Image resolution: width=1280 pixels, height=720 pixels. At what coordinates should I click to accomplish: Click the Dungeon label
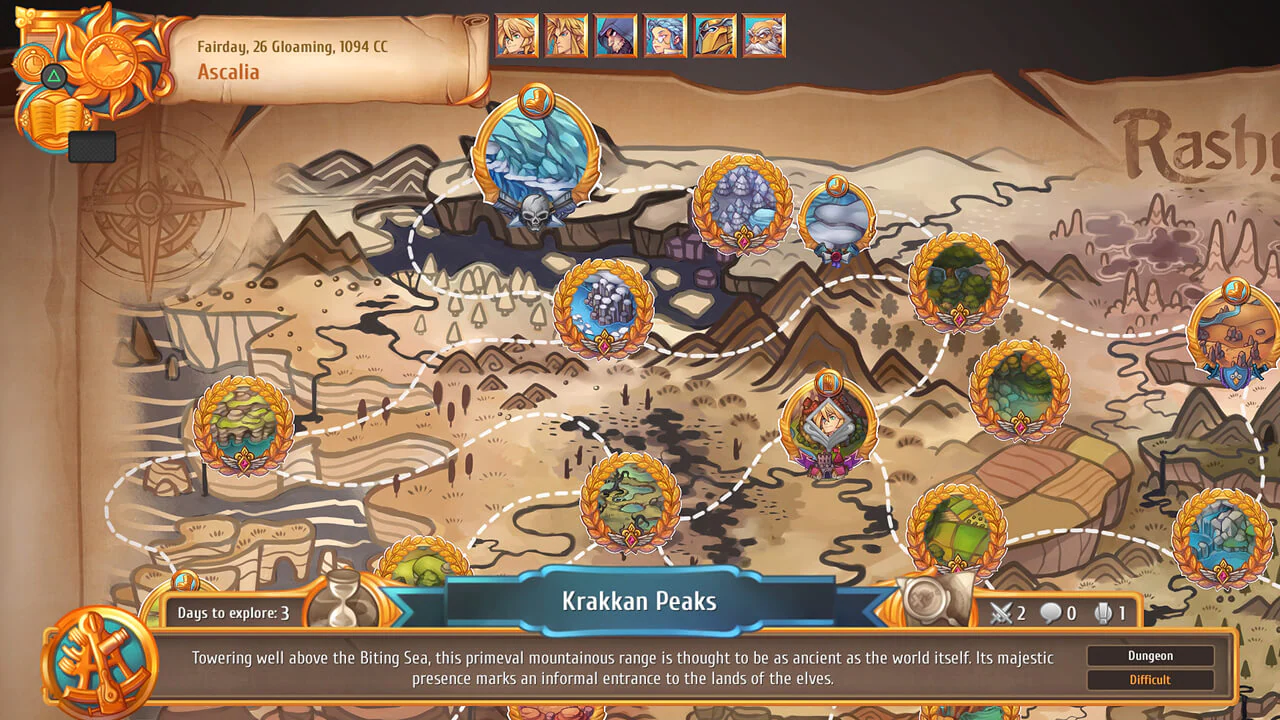point(1149,655)
